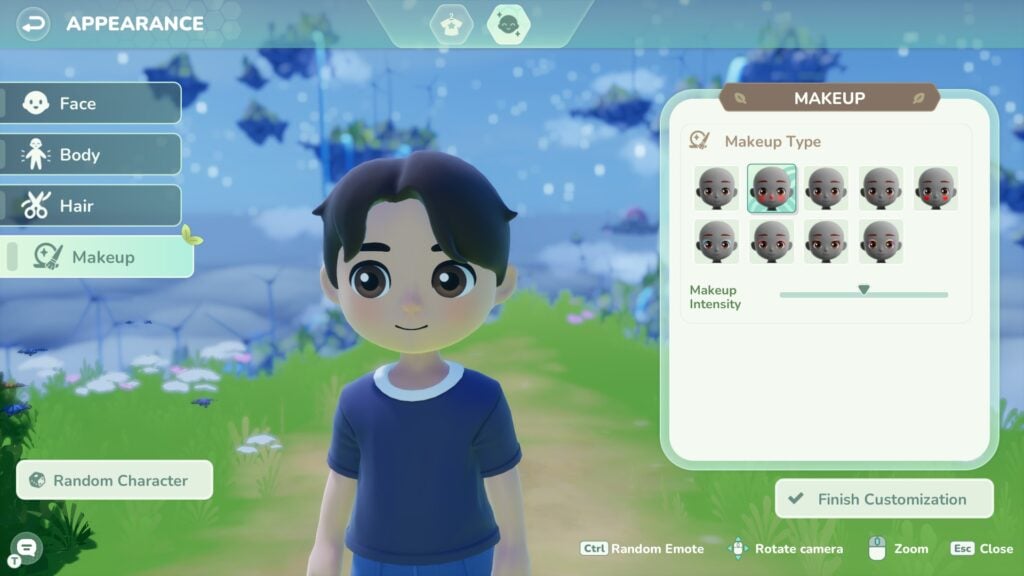Viewport: 1024px width, 576px height.
Task: Select the face appearance tab icon
Action: click(508, 24)
